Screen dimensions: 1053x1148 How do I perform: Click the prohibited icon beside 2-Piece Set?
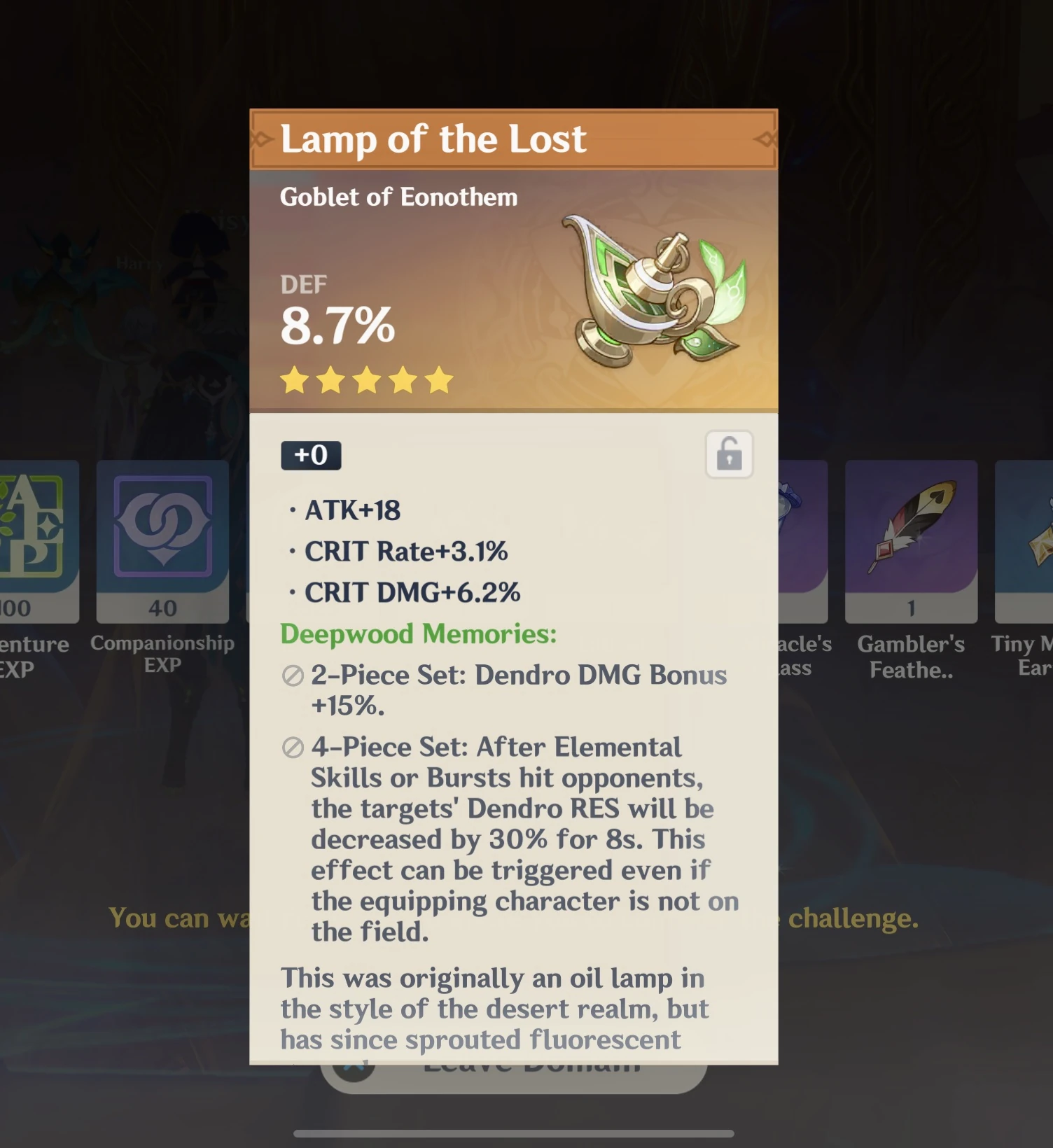pos(291,676)
